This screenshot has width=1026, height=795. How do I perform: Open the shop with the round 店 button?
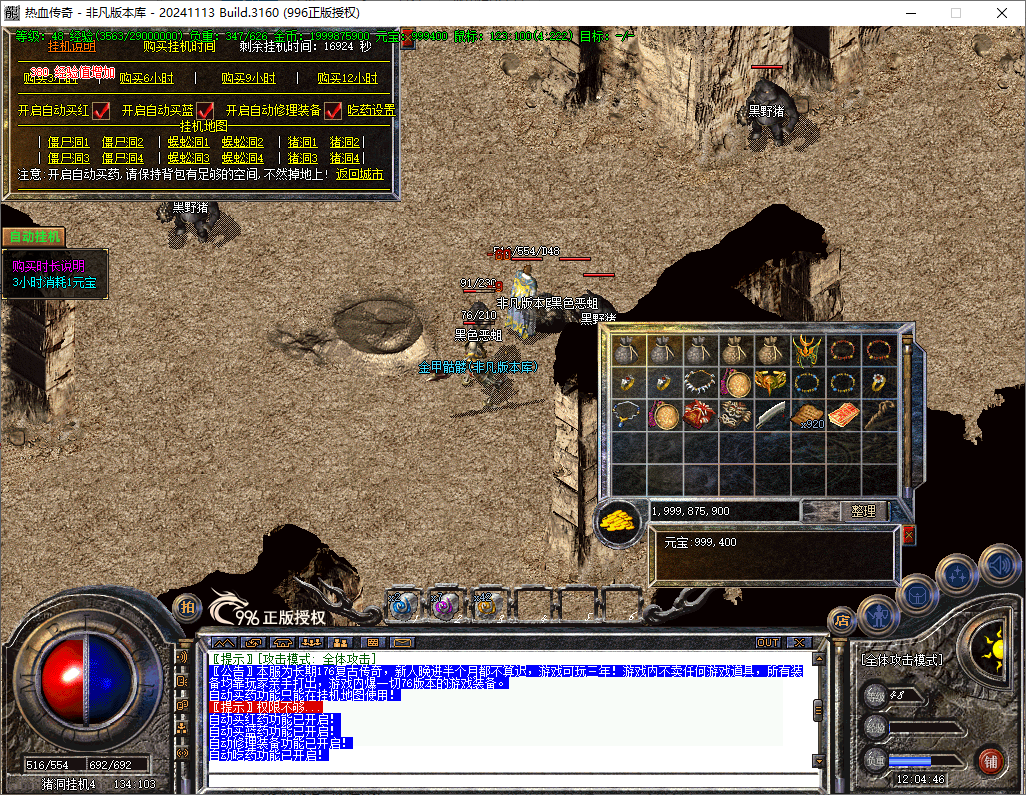pos(842,620)
